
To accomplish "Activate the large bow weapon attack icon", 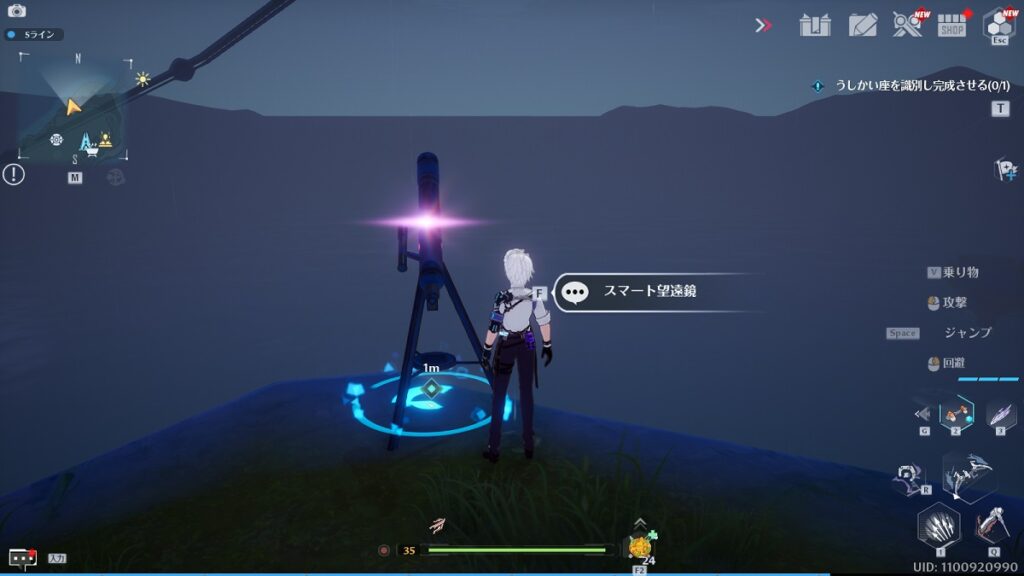I will [968, 475].
